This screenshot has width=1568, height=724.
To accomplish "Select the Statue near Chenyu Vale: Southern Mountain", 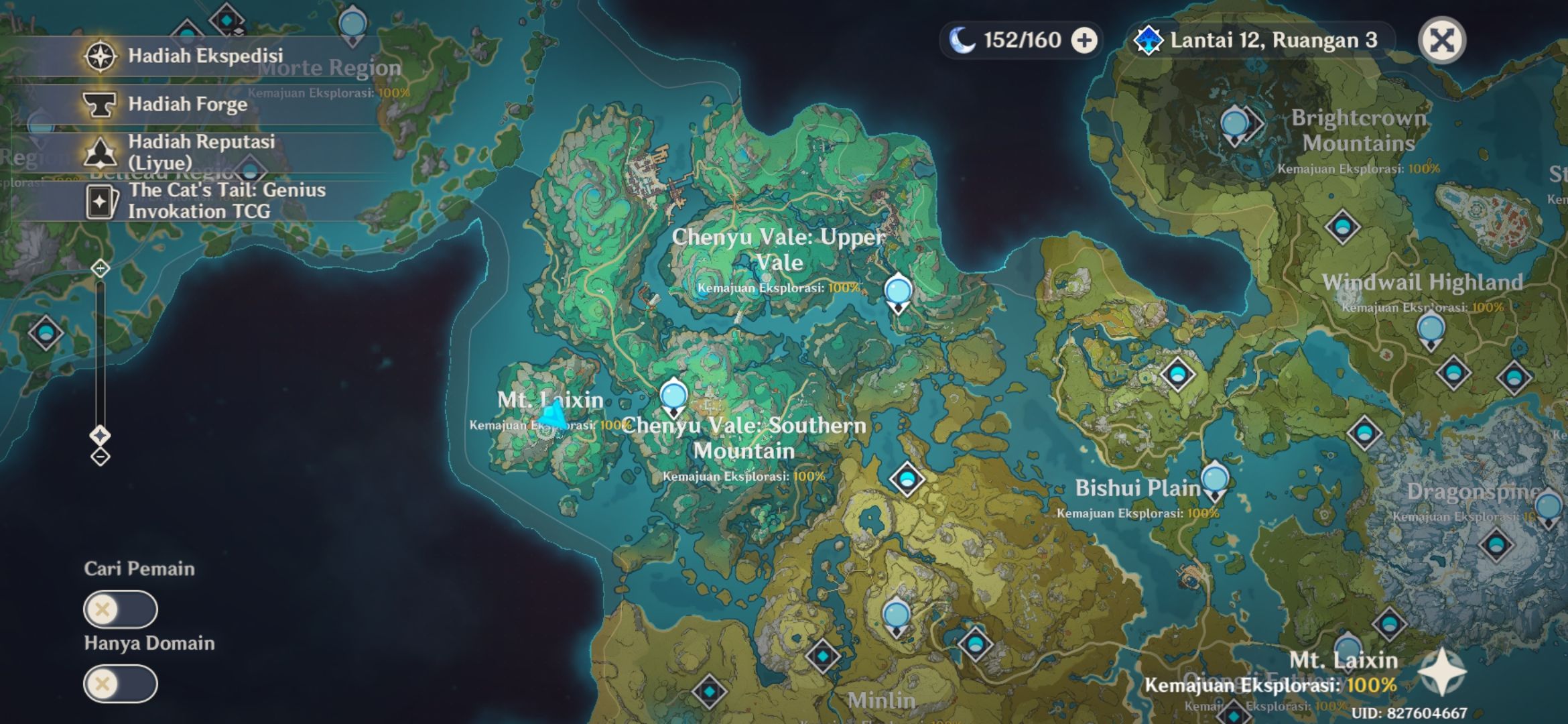I will click(673, 396).
